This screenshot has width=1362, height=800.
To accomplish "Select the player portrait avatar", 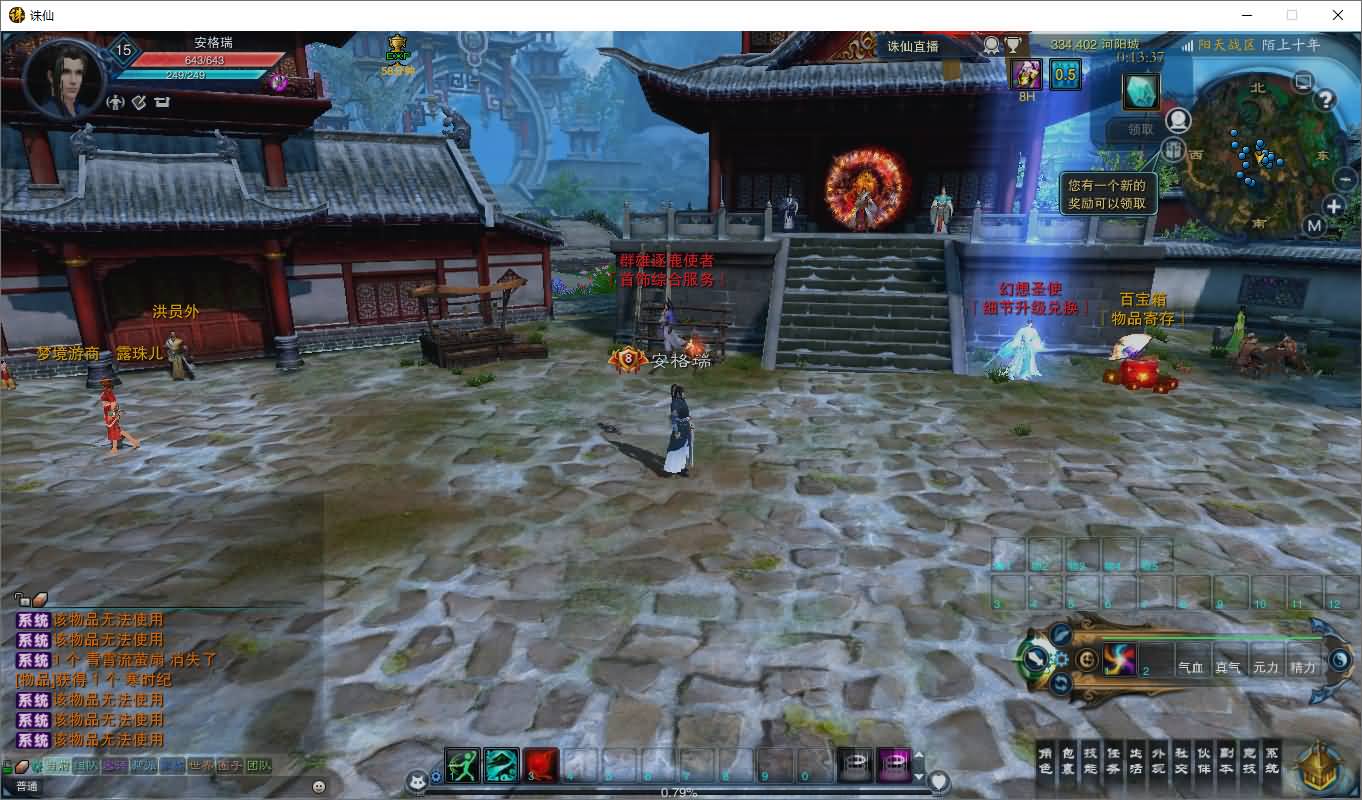I will coord(64,78).
